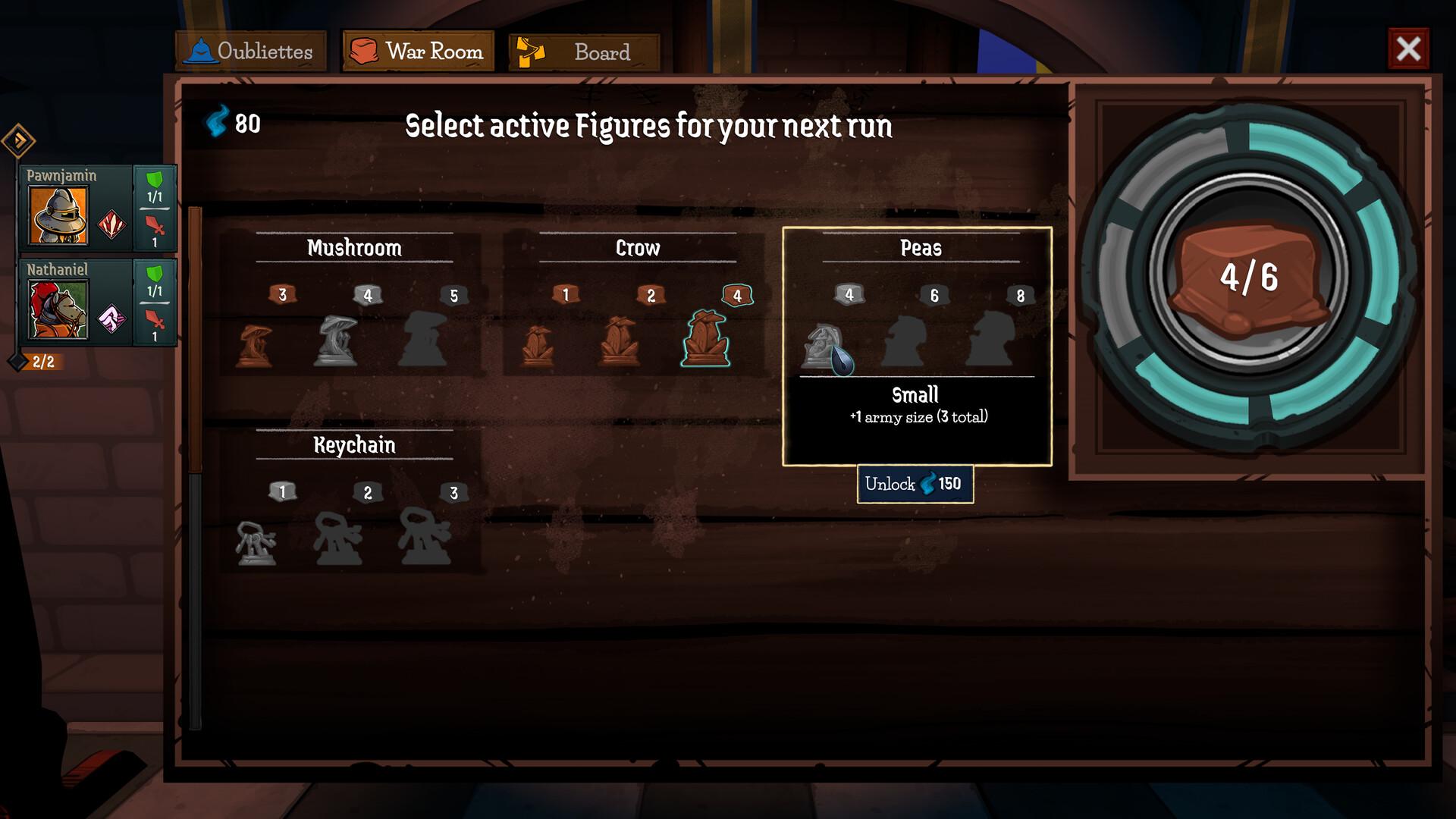
Task: Activate the greyed Mushroom figure costing 5
Action: [425, 337]
